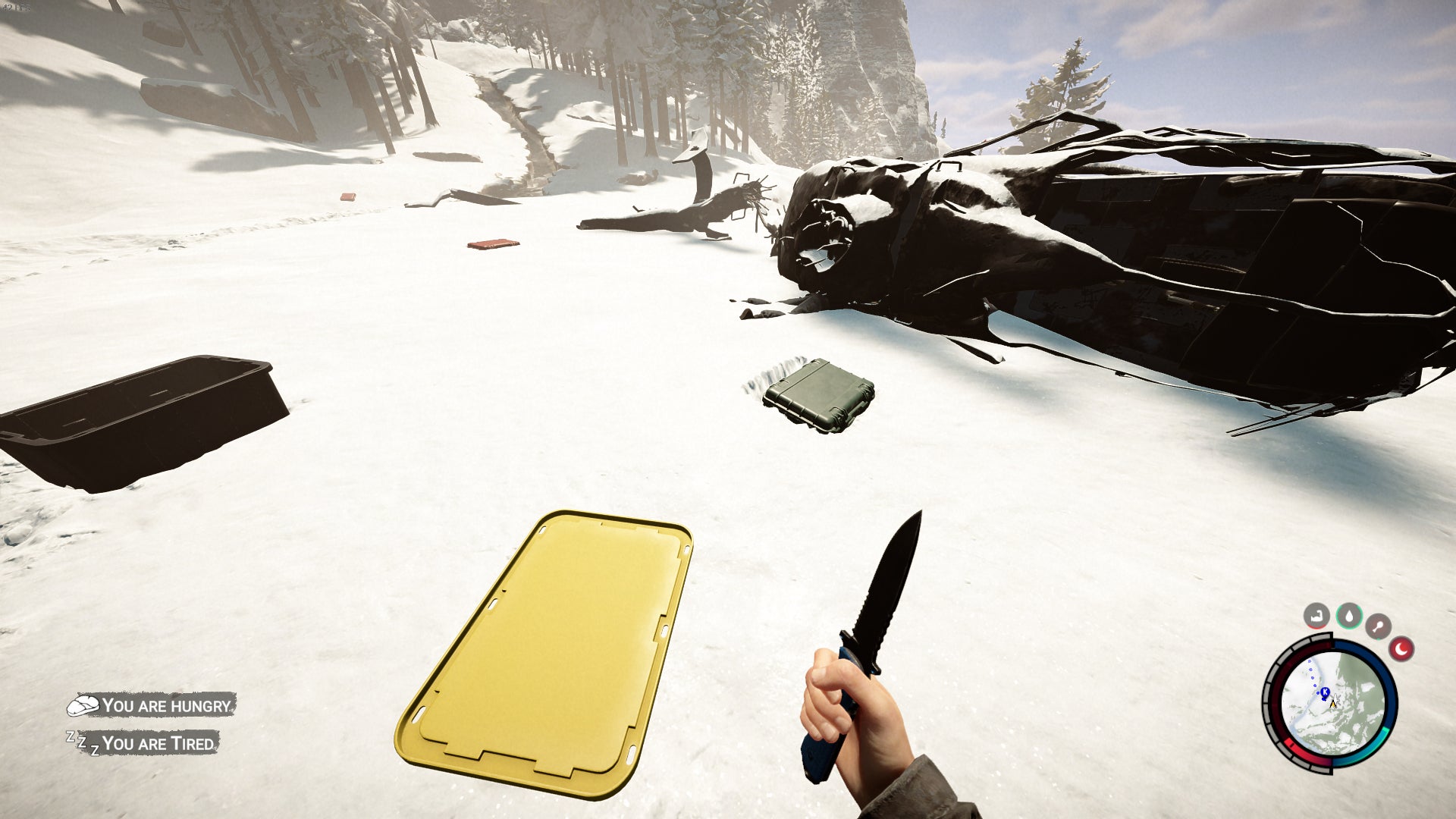
Task: Select the water droplet hydration icon
Action: 1350,616
